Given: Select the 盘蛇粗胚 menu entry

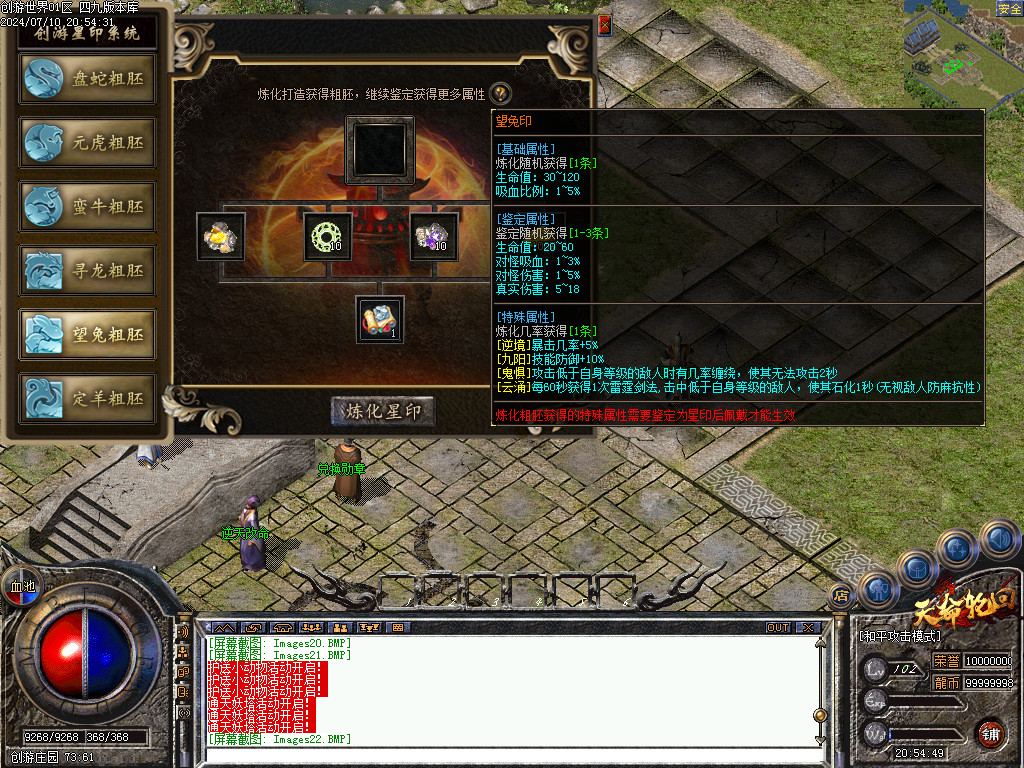Looking at the screenshot, I should click(87, 79).
